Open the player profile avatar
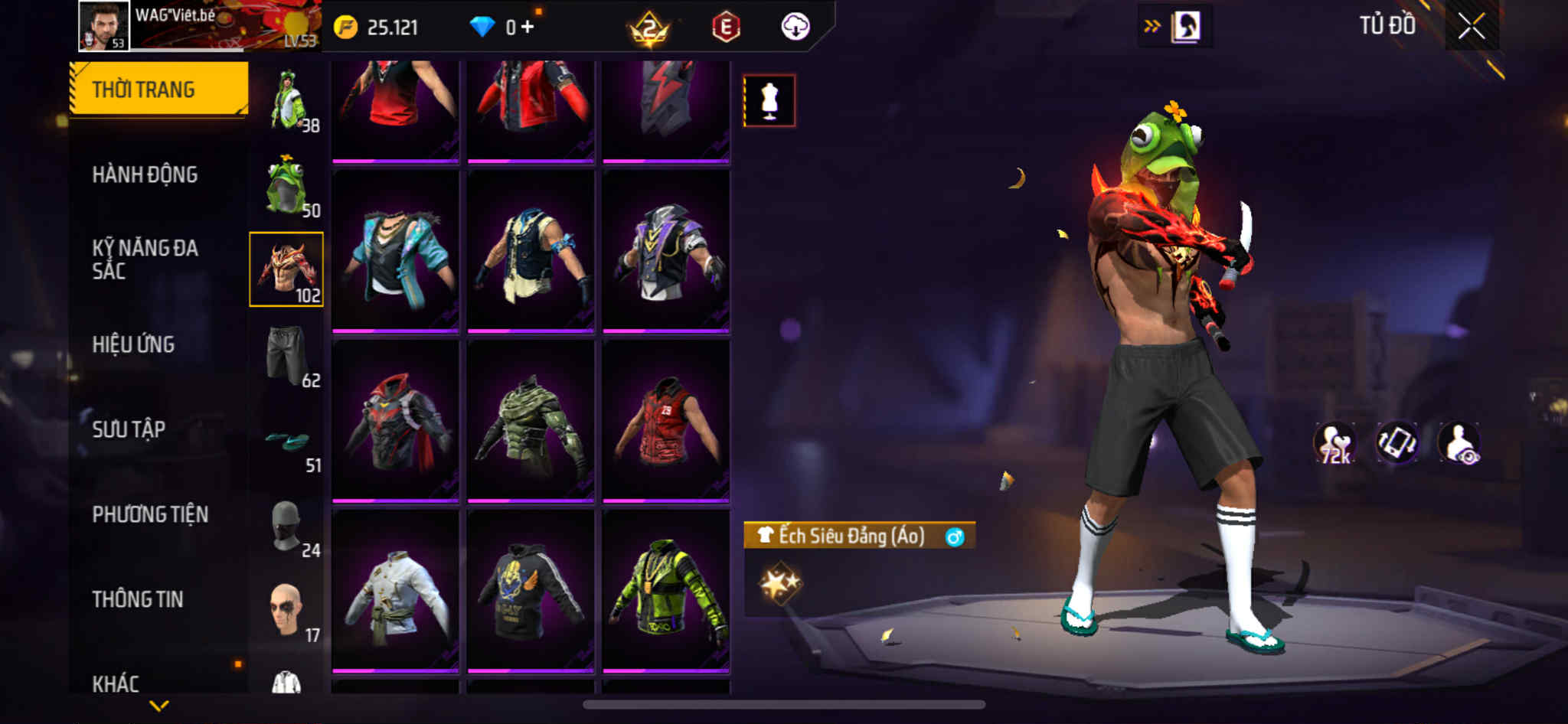Viewport: 1568px width, 724px height. [x=104, y=27]
